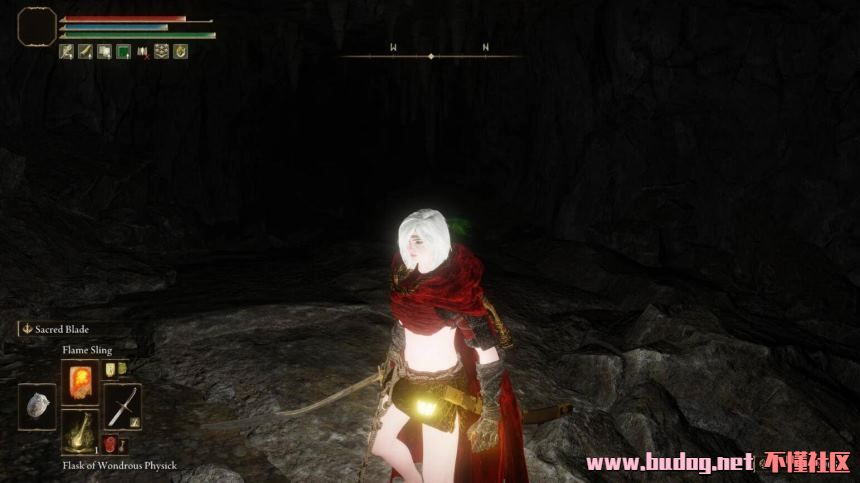Image resolution: width=860 pixels, height=483 pixels.
Task: Click the red-crossed debuff status icon
Action: pyautogui.click(x=142, y=52)
